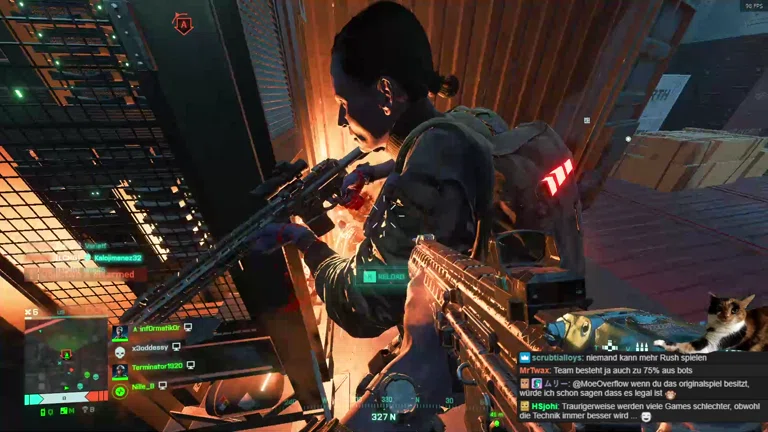Click HSjohi's chat message in overlay
The image size is (768, 432).
[x=640, y=411]
